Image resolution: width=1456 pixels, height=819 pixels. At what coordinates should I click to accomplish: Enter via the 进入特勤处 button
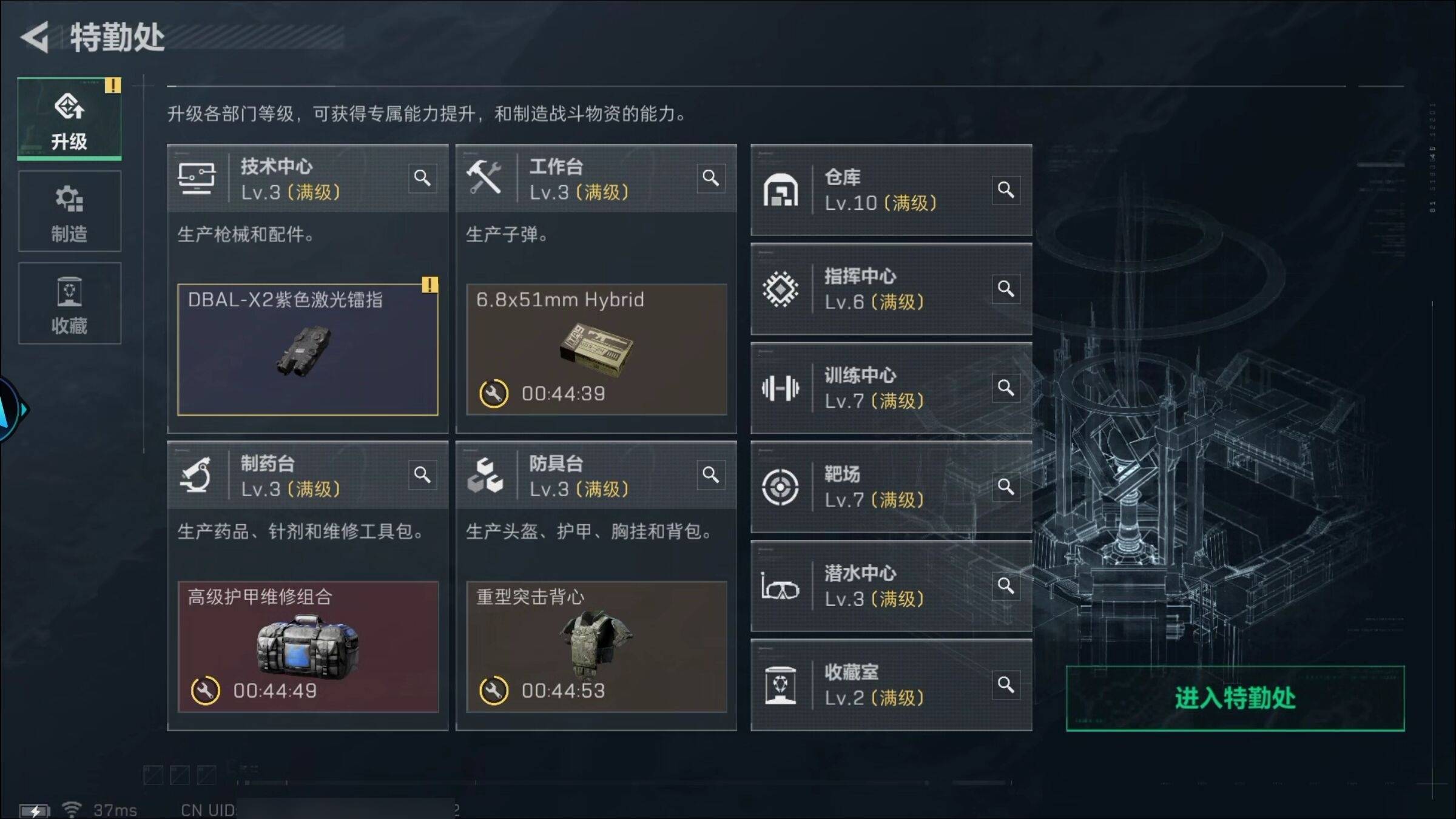(x=1235, y=698)
